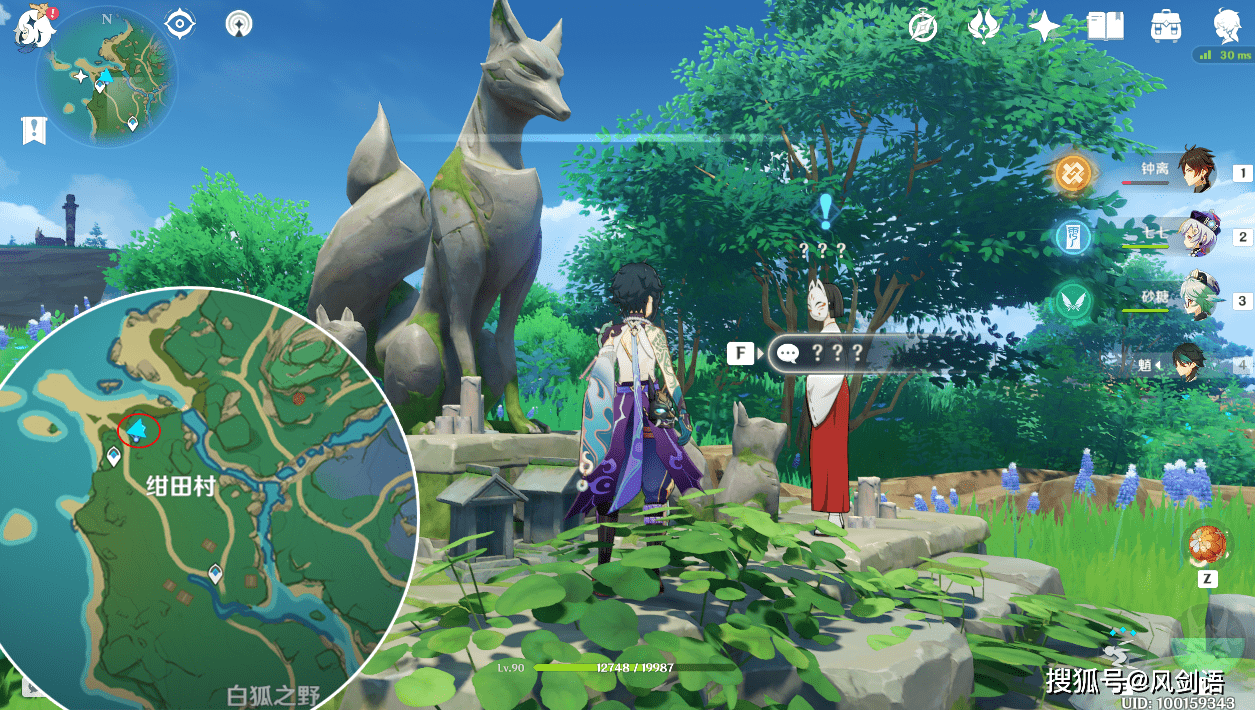Open the battle pass icon
This screenshot has width=1255, height=710.
coord(984,27)
